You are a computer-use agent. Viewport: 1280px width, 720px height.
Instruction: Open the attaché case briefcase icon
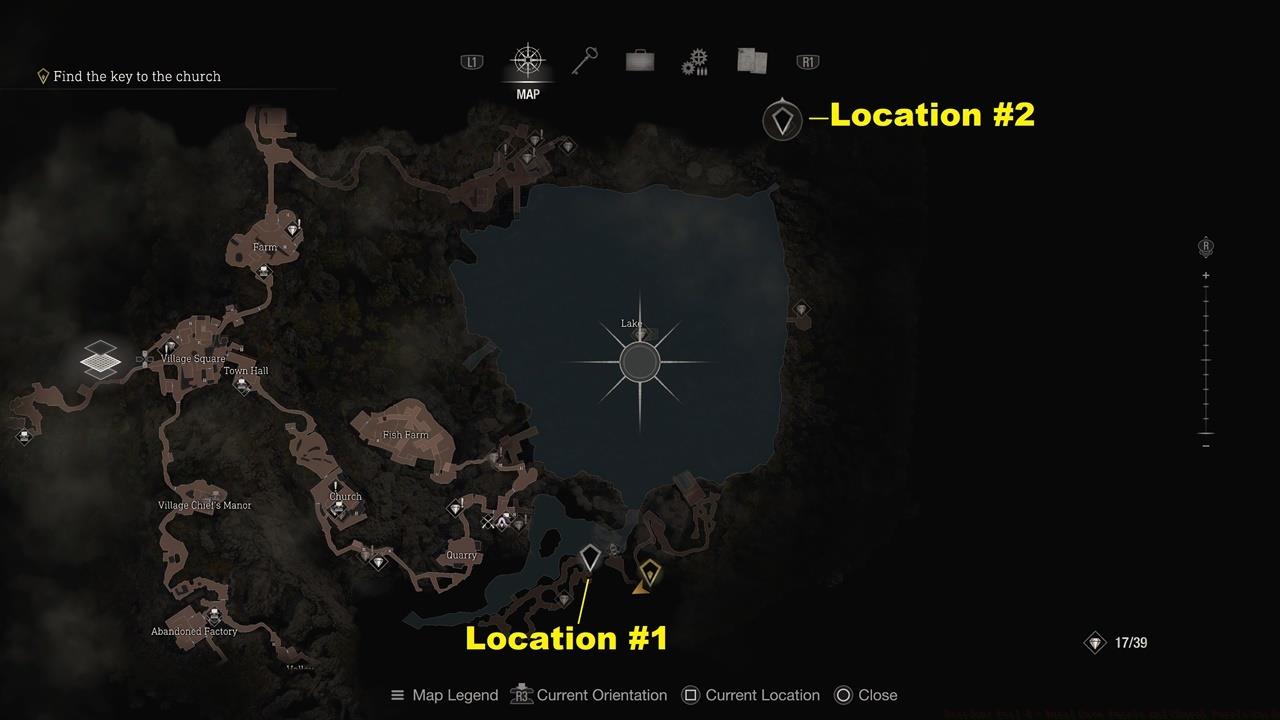639,61
